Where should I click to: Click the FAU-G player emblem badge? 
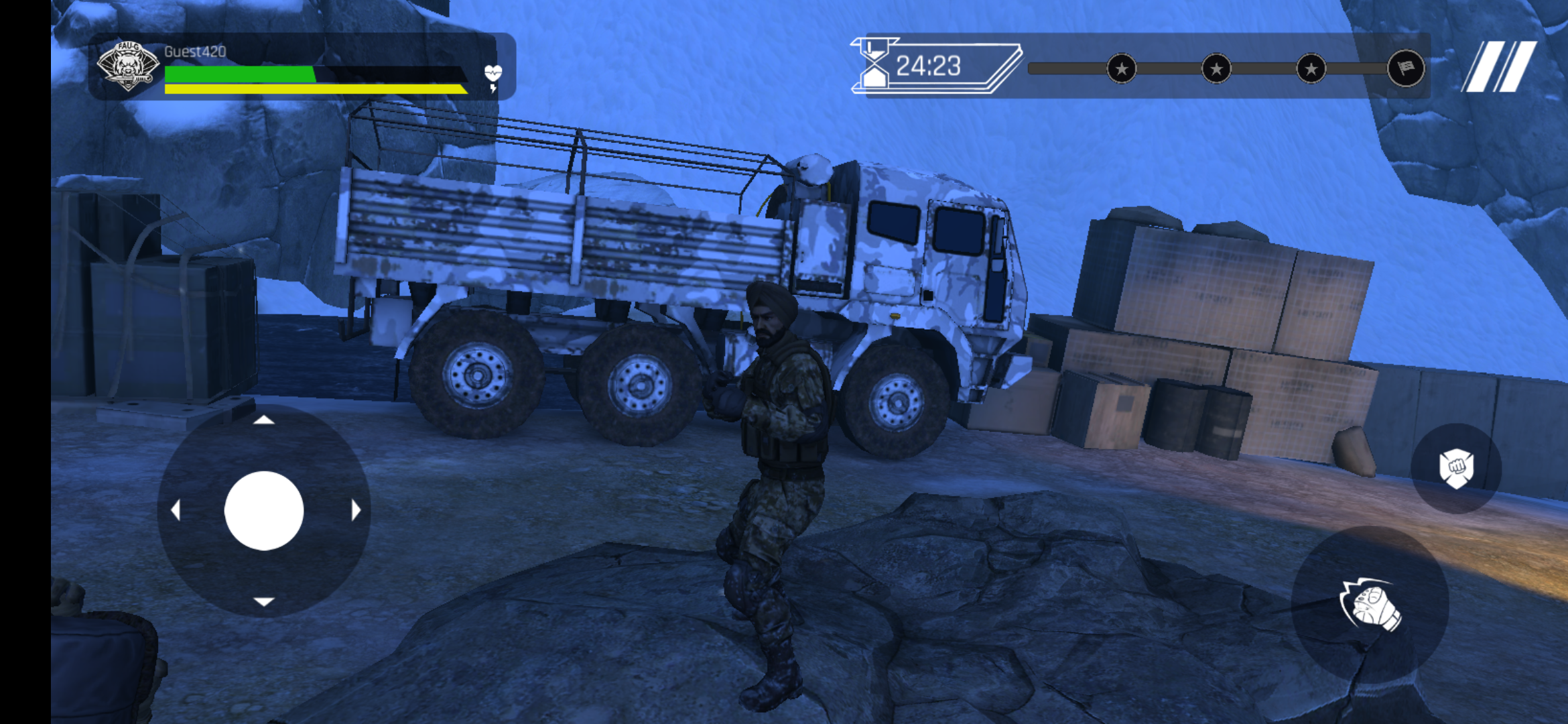127,66
